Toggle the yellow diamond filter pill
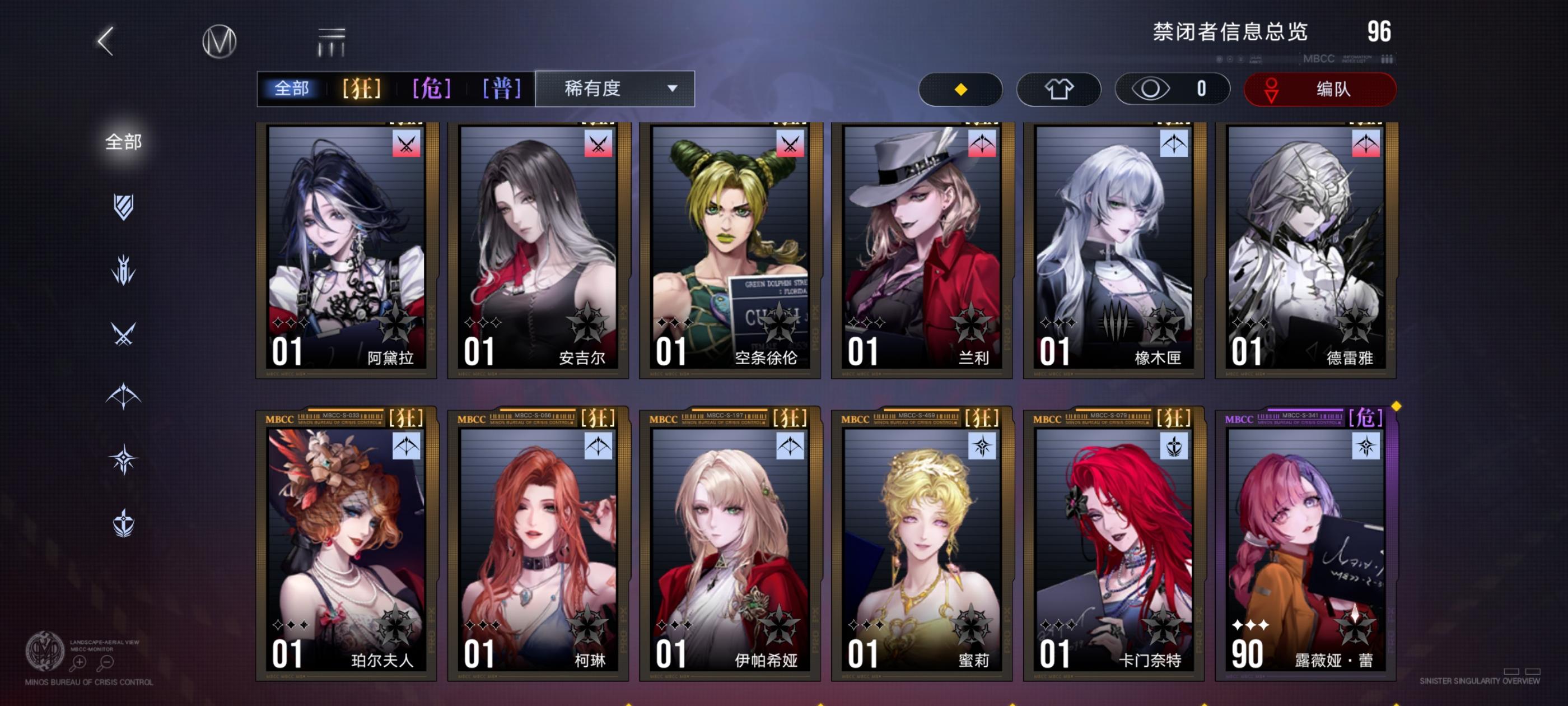This screenshot has height=706, width=1568. (960, 89)
